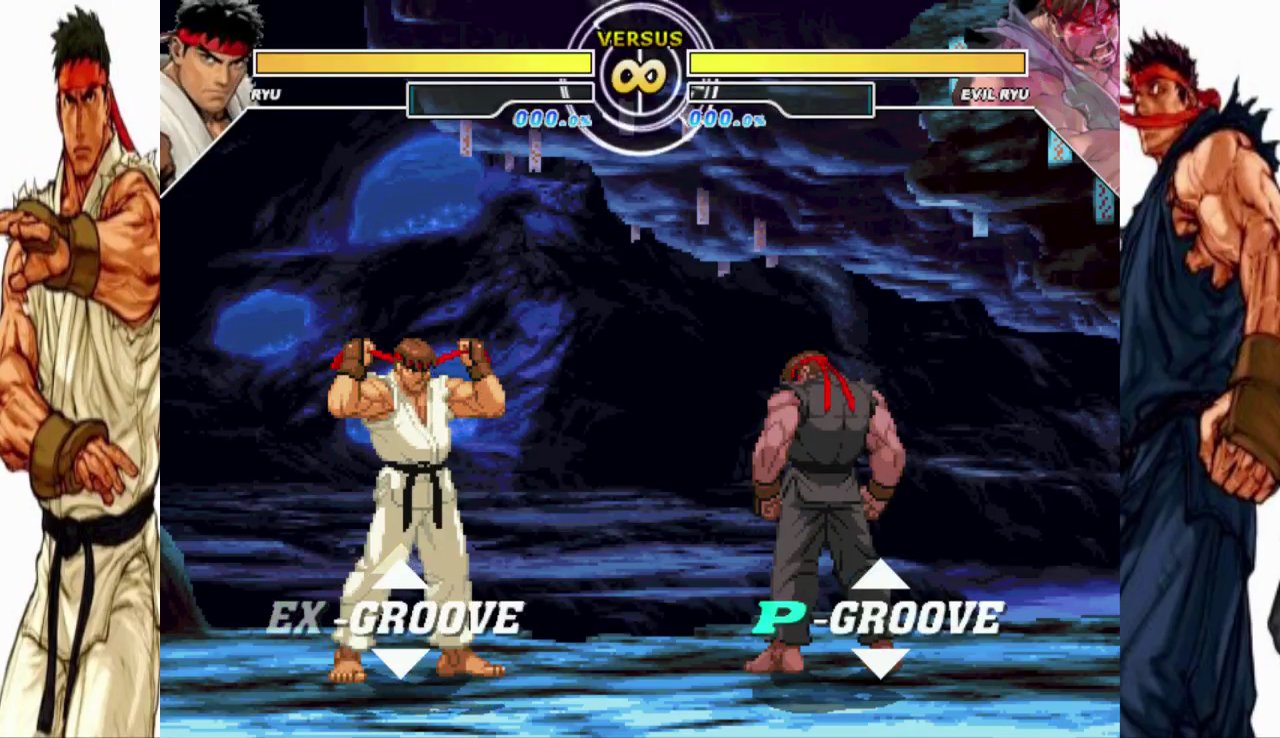
Task: Click the EVIL RYU name text
Action: click(x=996, y=96)
